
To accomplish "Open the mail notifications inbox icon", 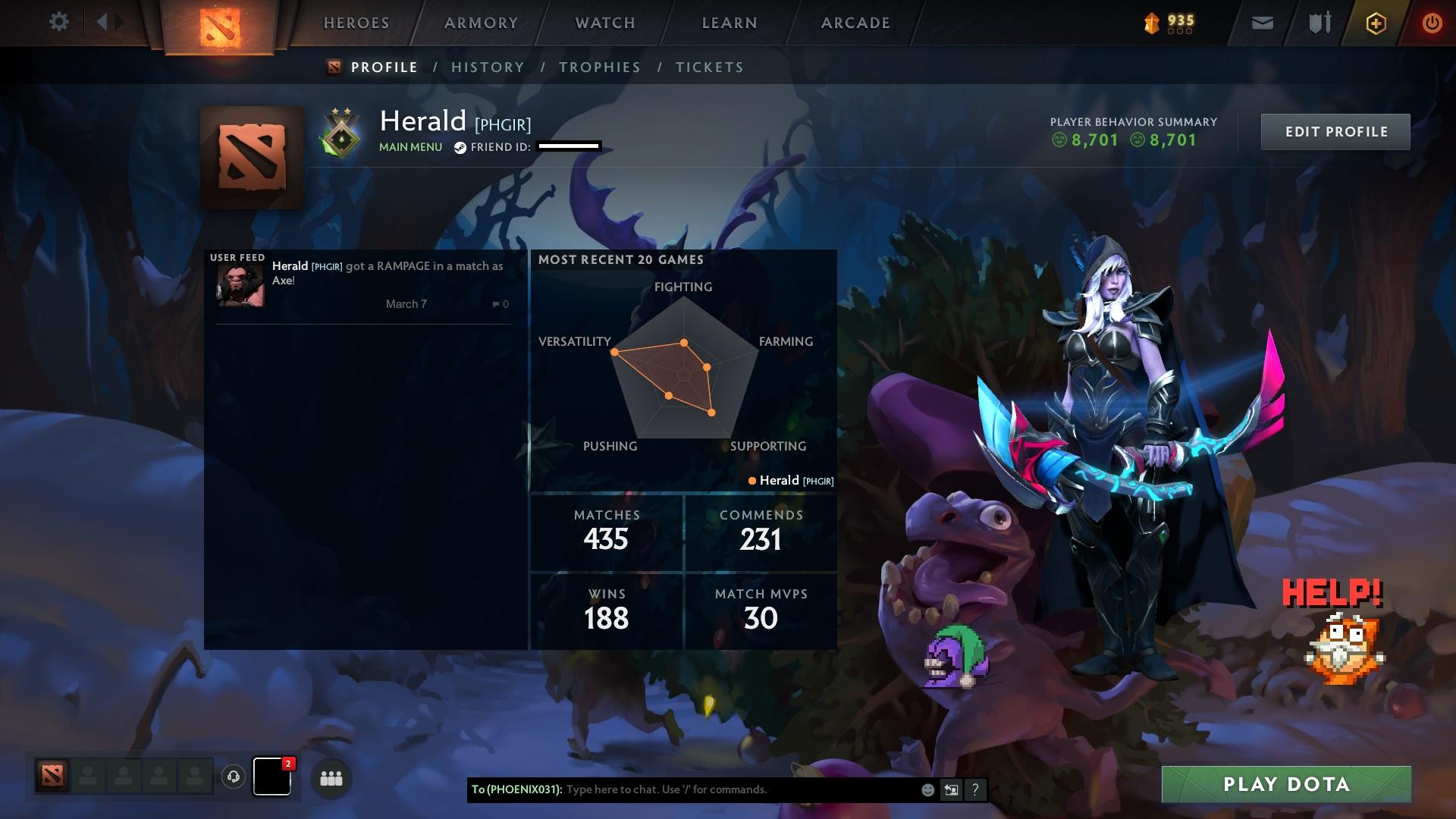I will point(1261,22).
